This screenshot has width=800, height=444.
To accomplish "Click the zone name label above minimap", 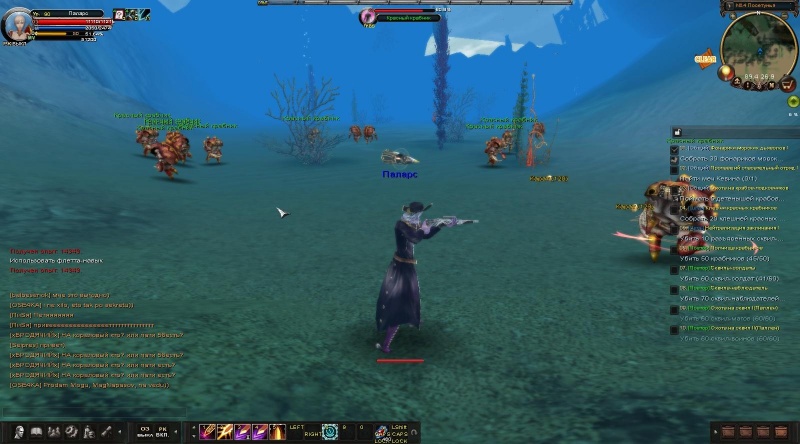I will 758,5.
